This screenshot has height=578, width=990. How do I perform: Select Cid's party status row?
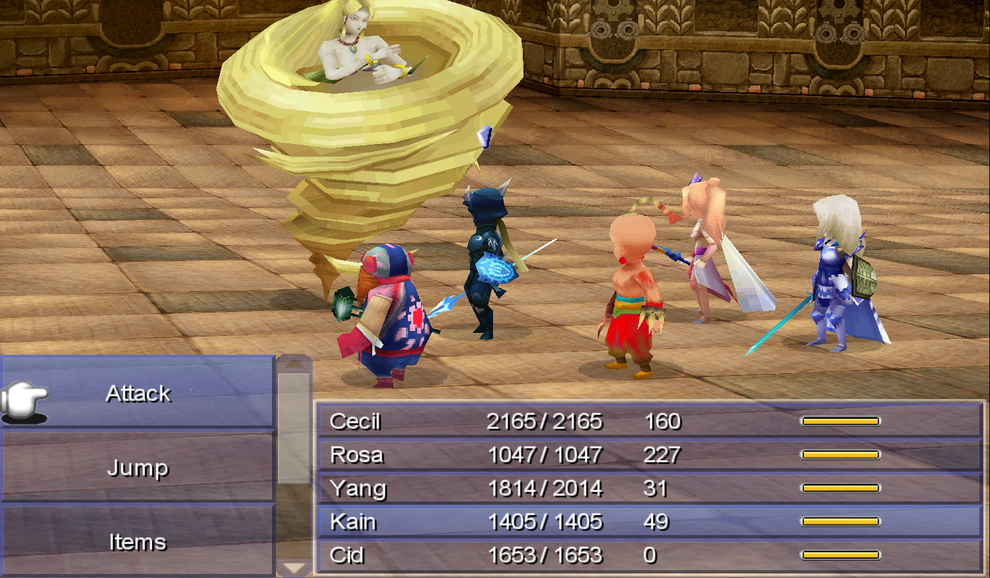[x=648, y=555]
